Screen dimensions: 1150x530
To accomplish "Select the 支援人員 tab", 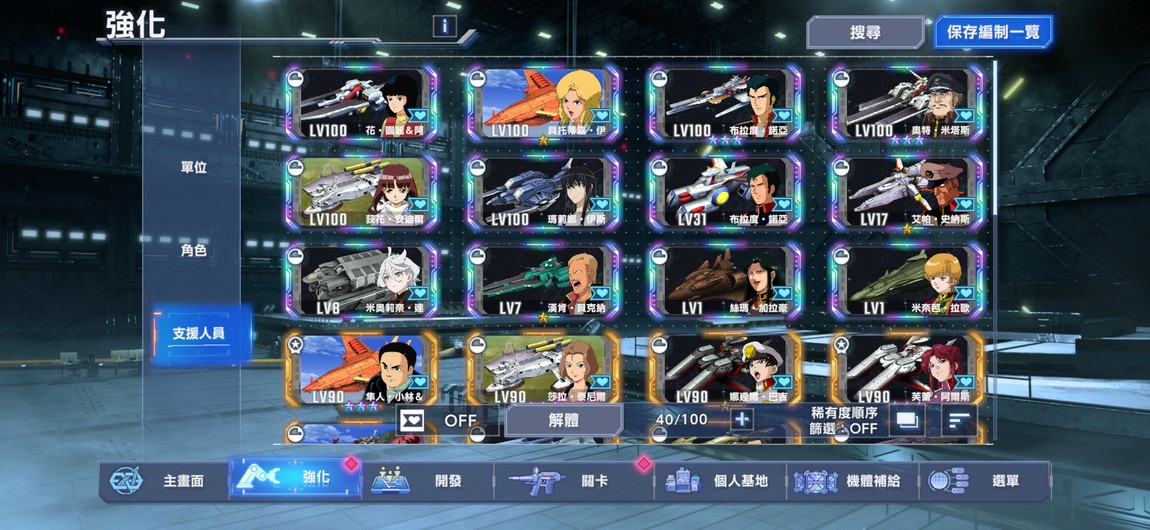I will tap(197, 333).
